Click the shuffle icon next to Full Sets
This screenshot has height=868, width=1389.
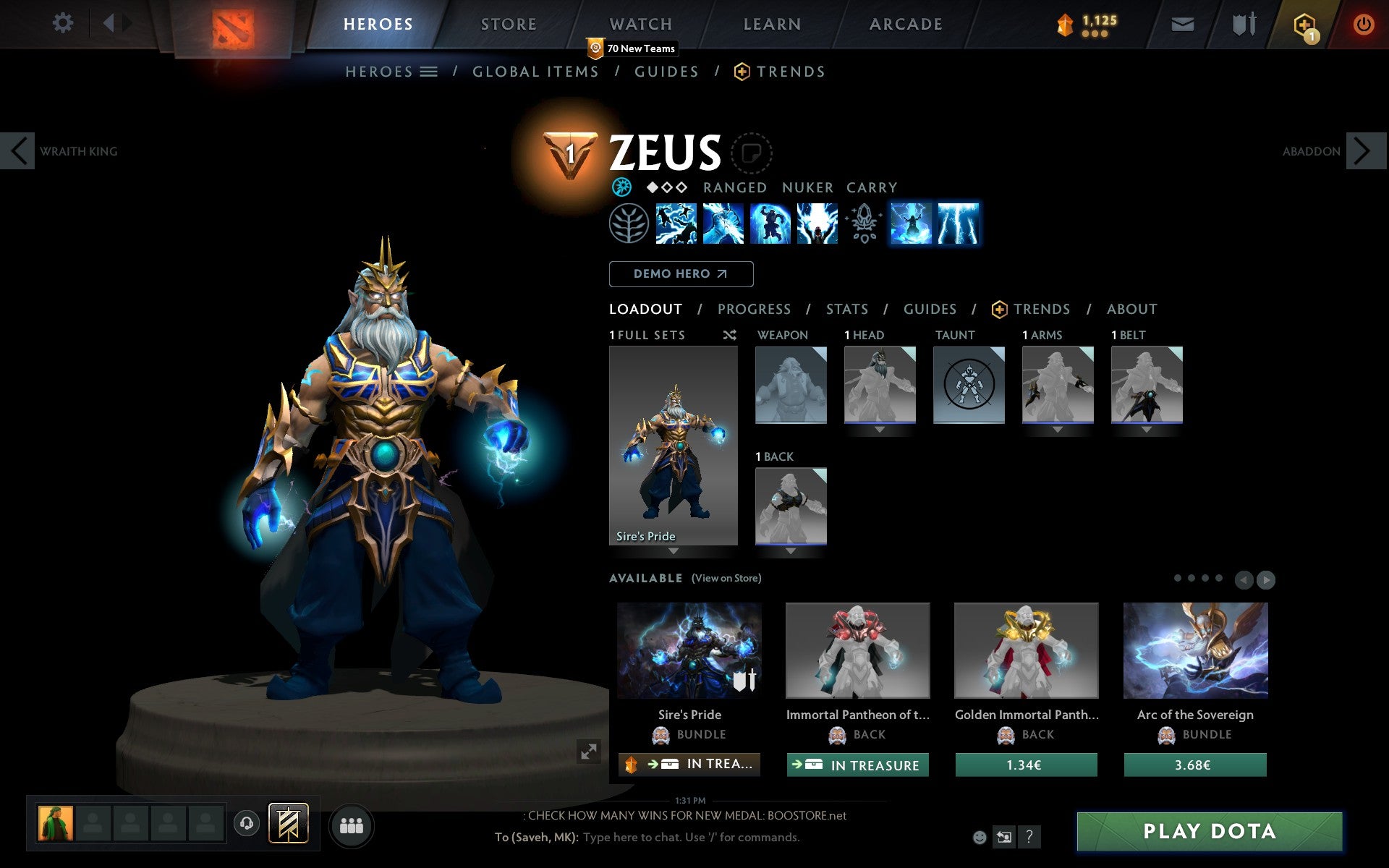tap(729, 335)
